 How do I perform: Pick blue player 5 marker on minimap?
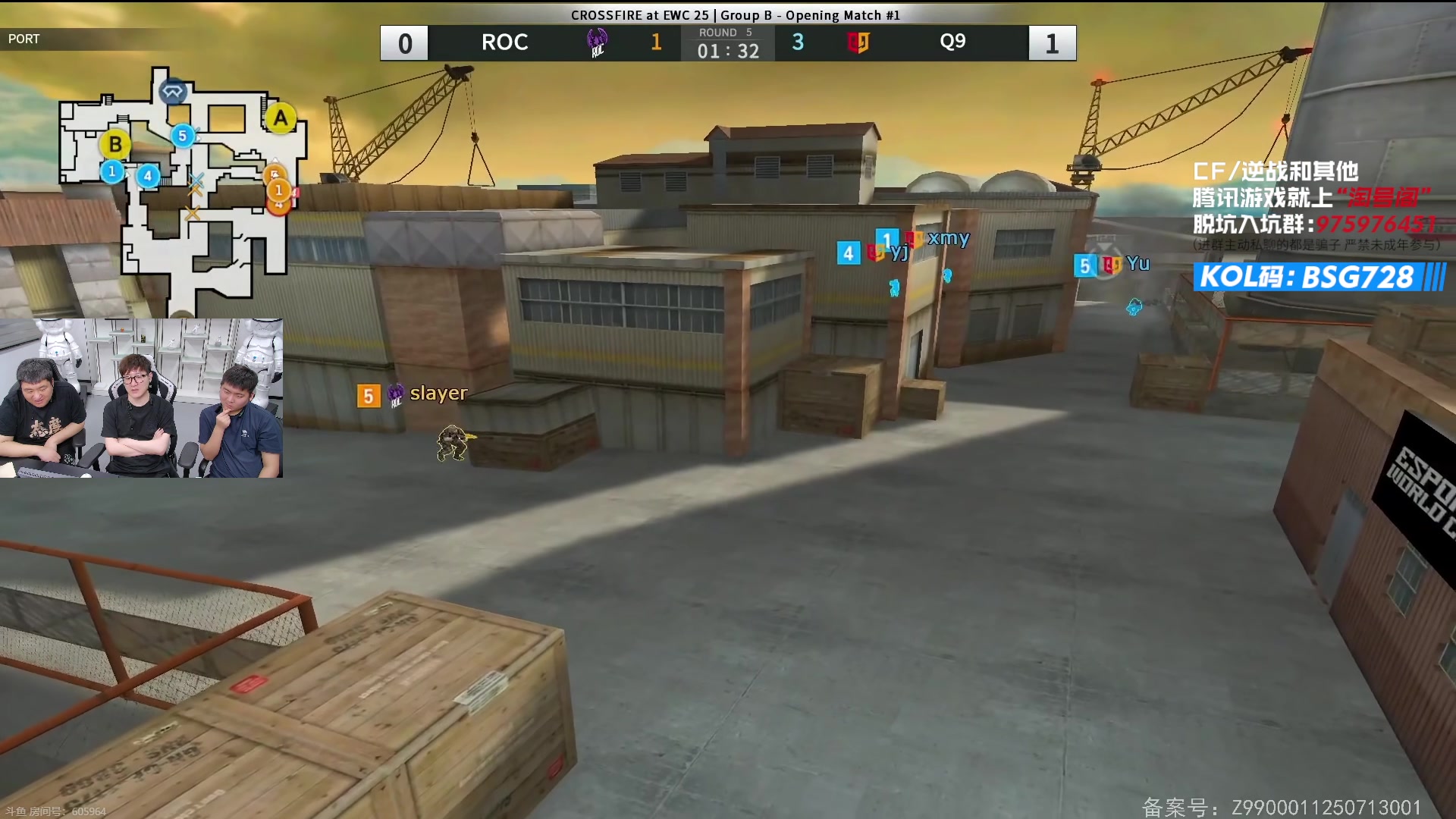(182, 136)
